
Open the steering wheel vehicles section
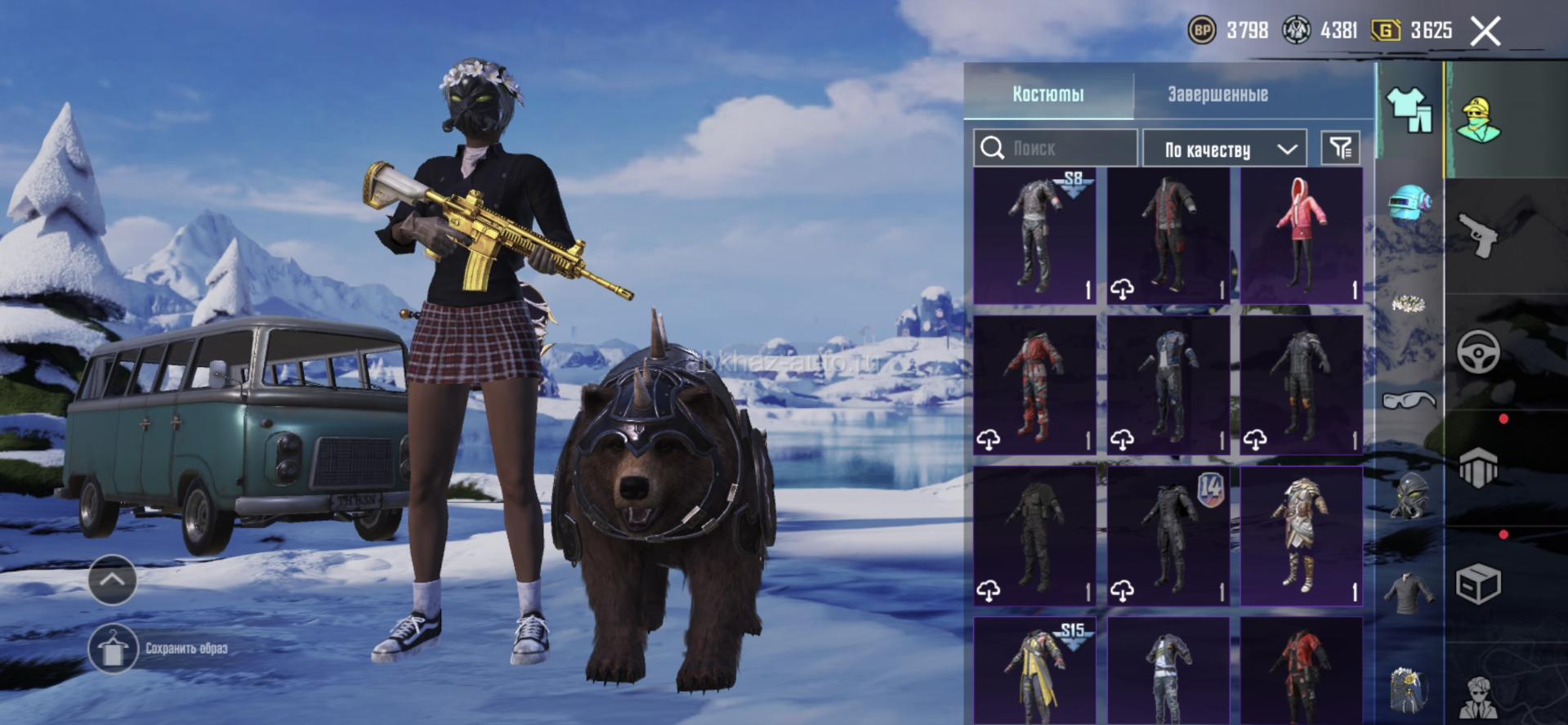1479,351
